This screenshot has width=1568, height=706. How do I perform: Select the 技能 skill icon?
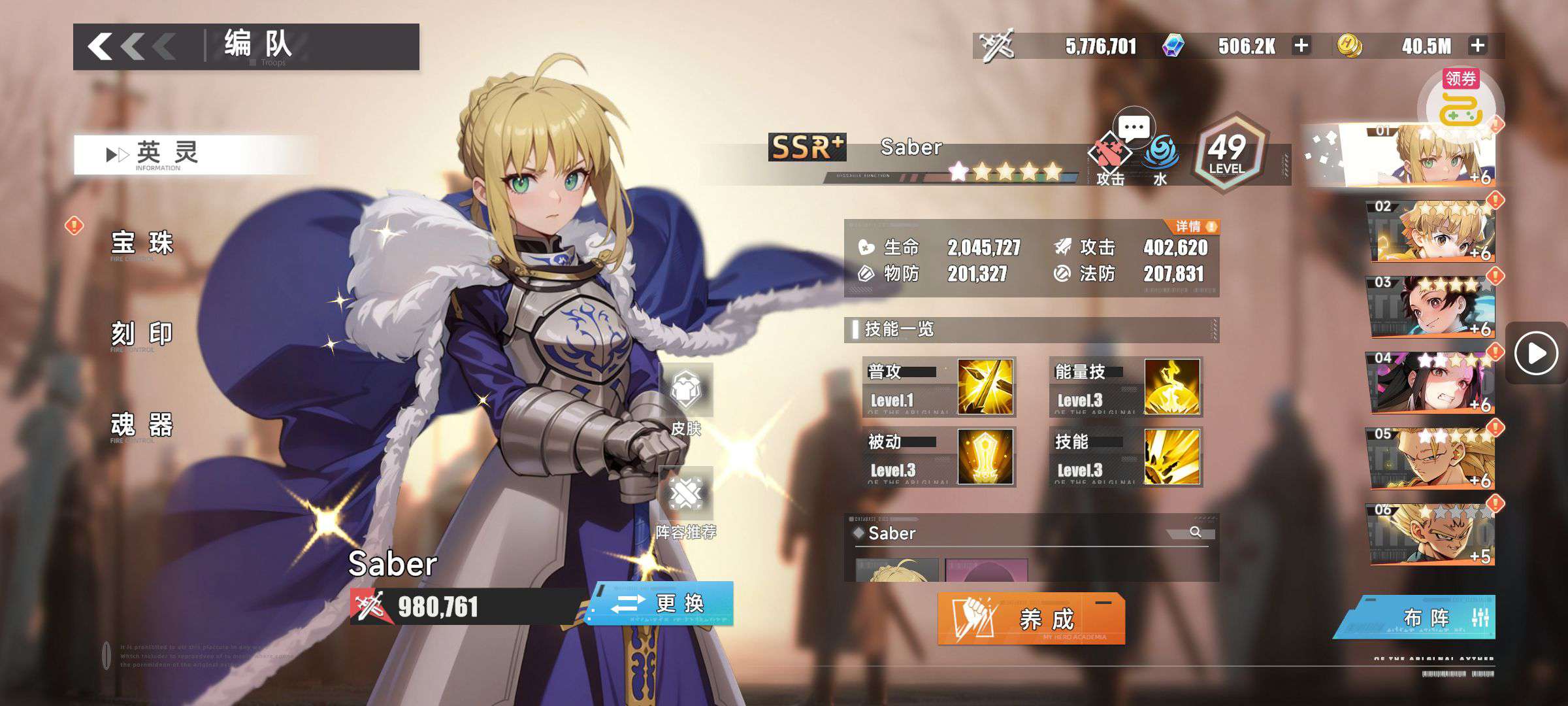tap(1172, 457)
